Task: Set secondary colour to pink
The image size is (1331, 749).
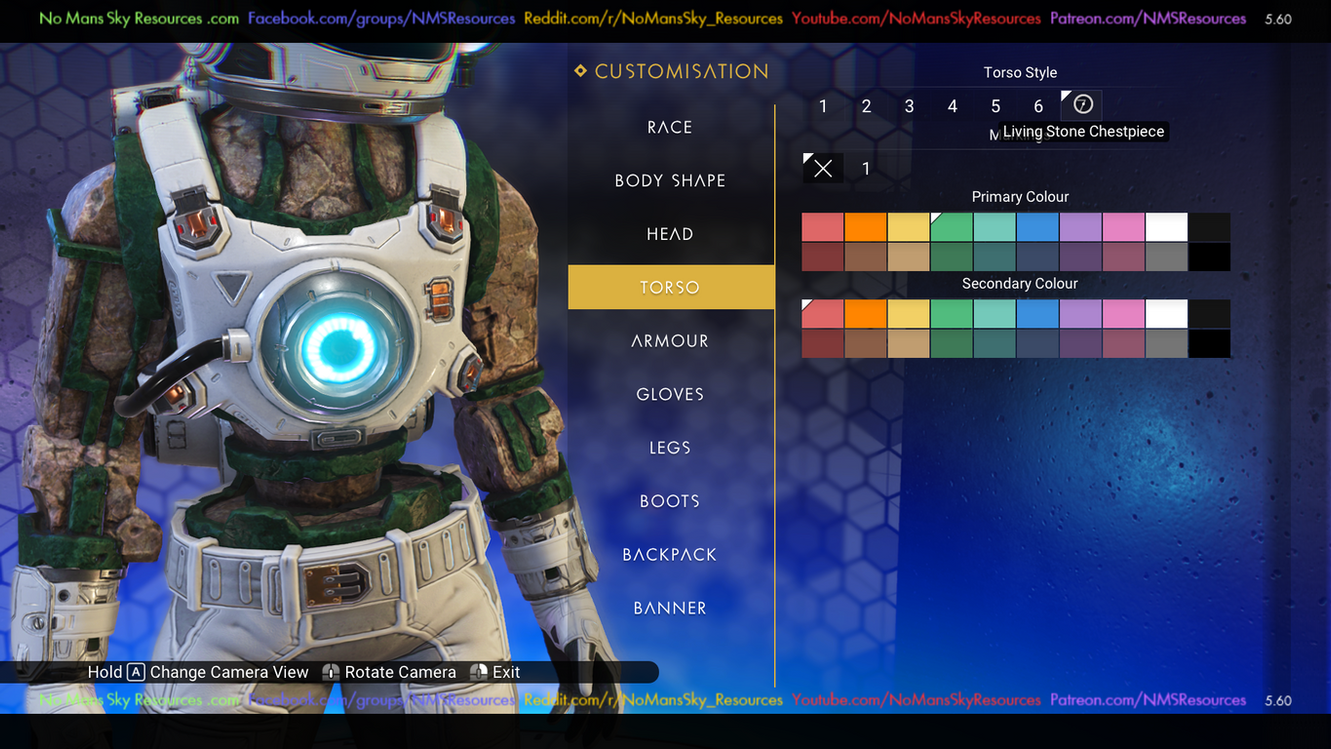Action: [x=1123, y=314]
